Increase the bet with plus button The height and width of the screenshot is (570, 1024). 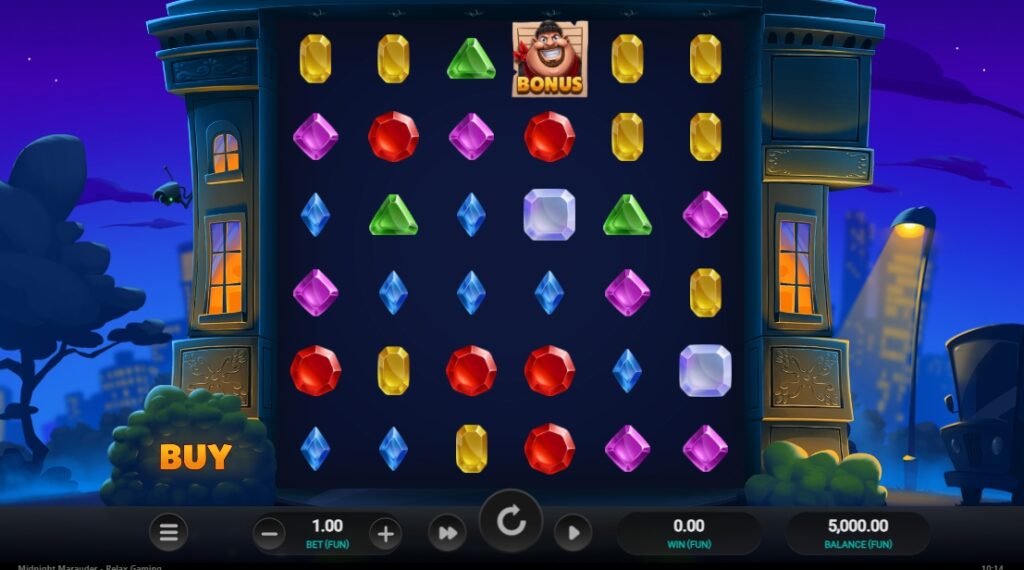385,533
